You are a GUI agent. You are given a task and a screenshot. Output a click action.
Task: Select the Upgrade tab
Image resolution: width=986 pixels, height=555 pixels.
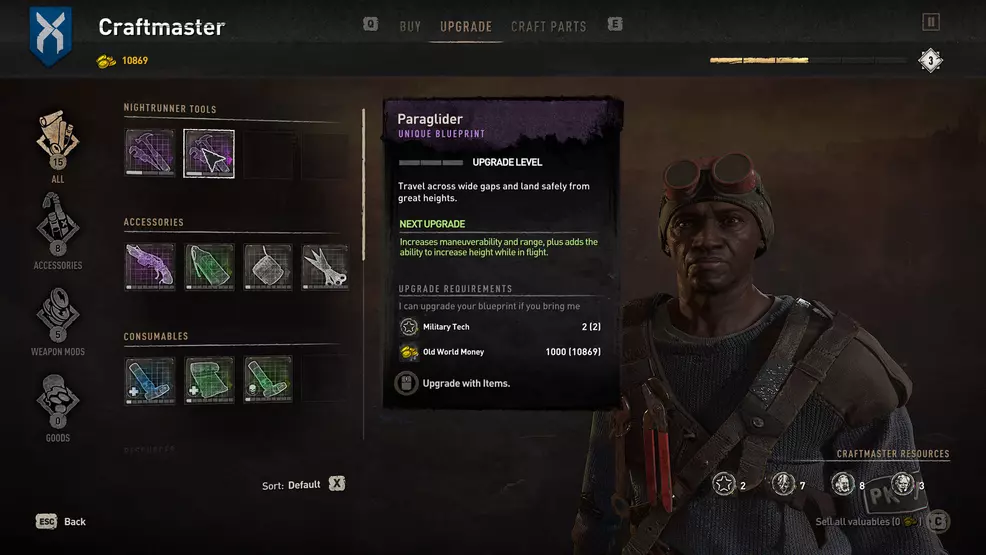point(466,26)
